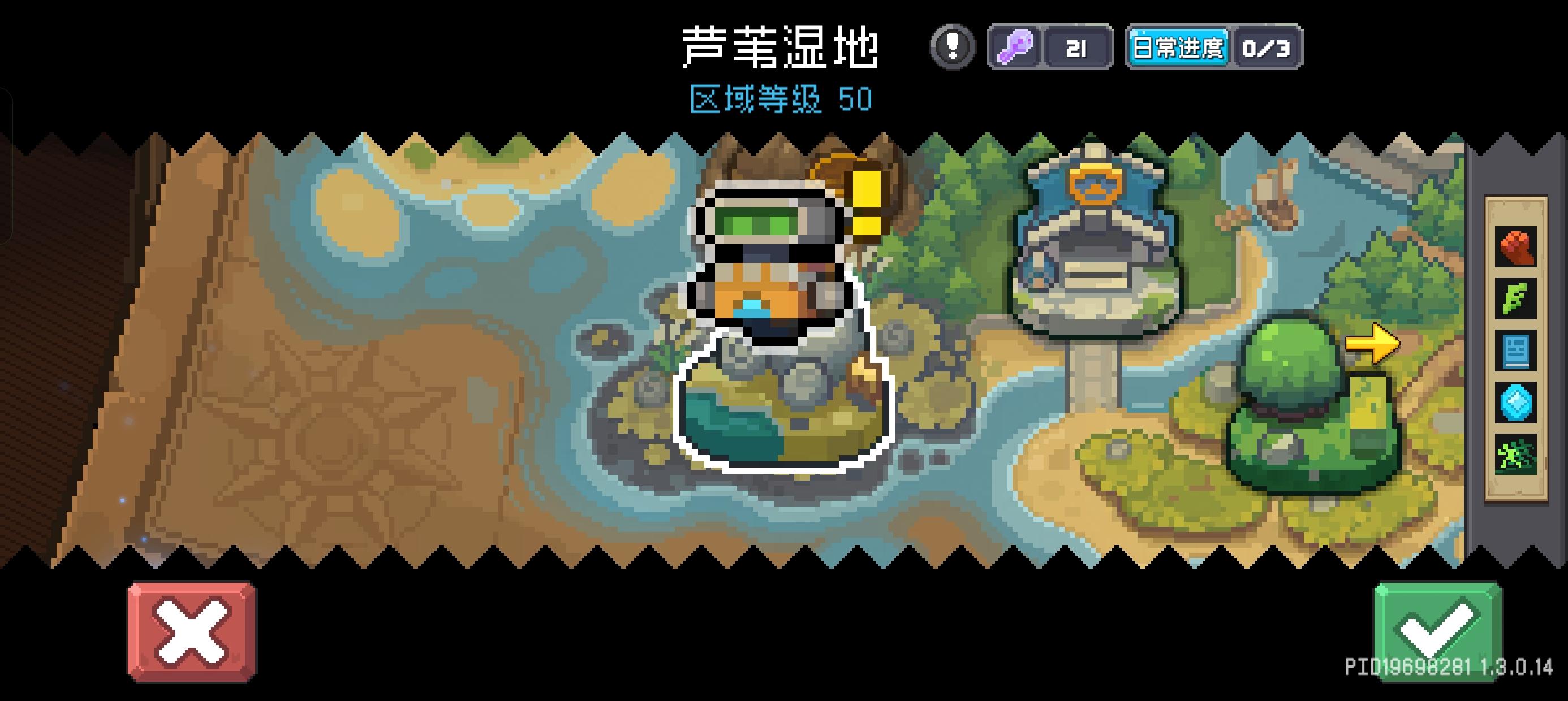Cancel with the red X button
The height and width of the screenshot is (701, 1568).
tap(192, 633)
